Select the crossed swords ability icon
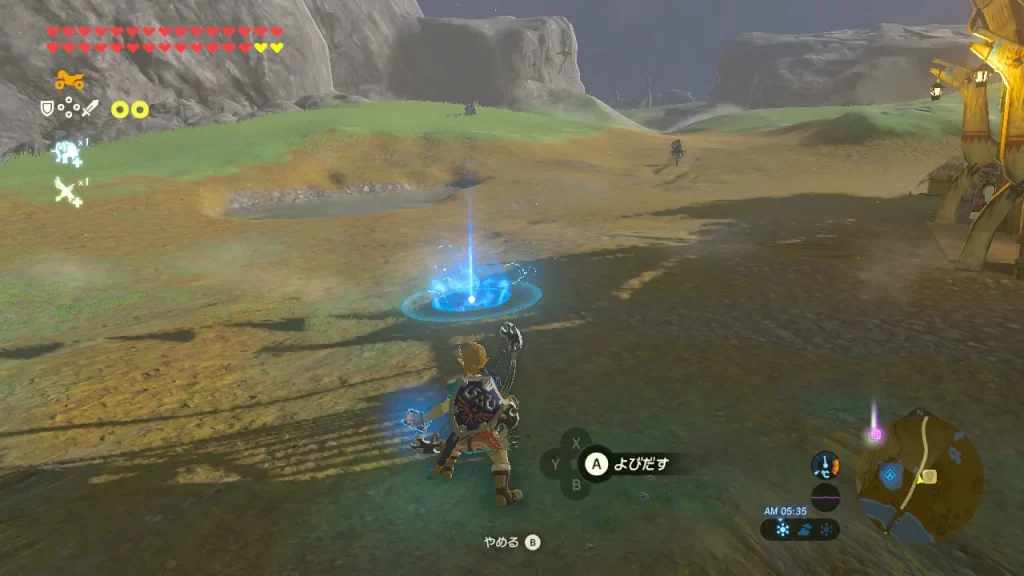The image size is (1024, 576). point(68,190)
